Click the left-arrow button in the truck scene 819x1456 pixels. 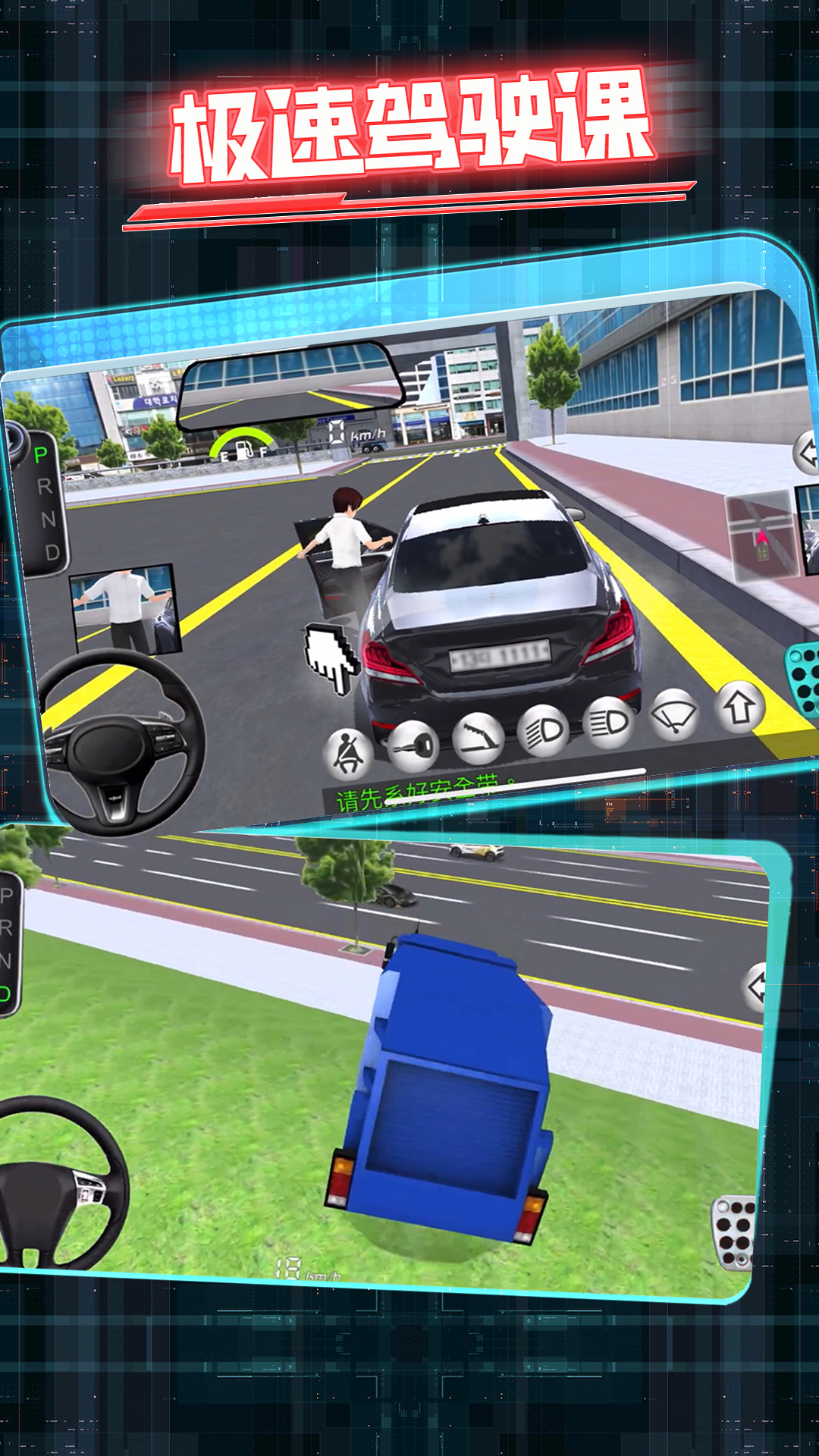(758, 987)
